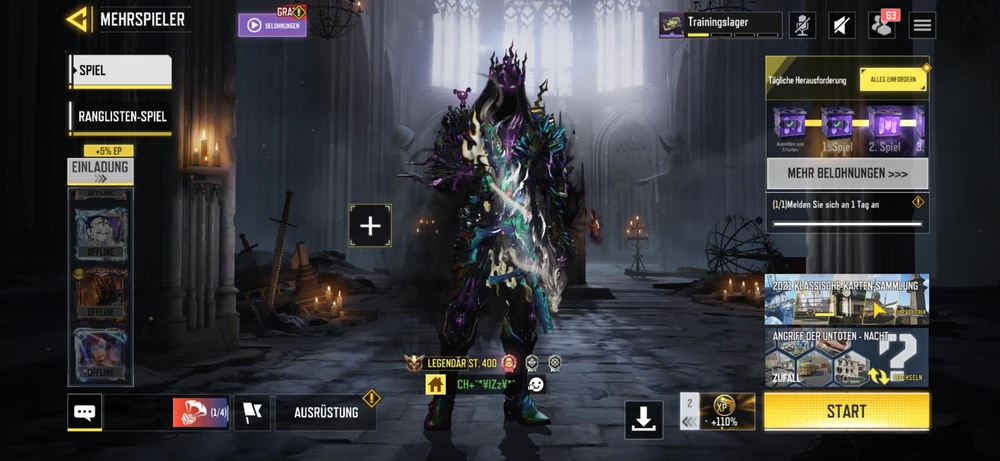Viewport: 1000px width, 461px height.
Task: Open the hamburger main menu
Action: click(x=922, y=25)
